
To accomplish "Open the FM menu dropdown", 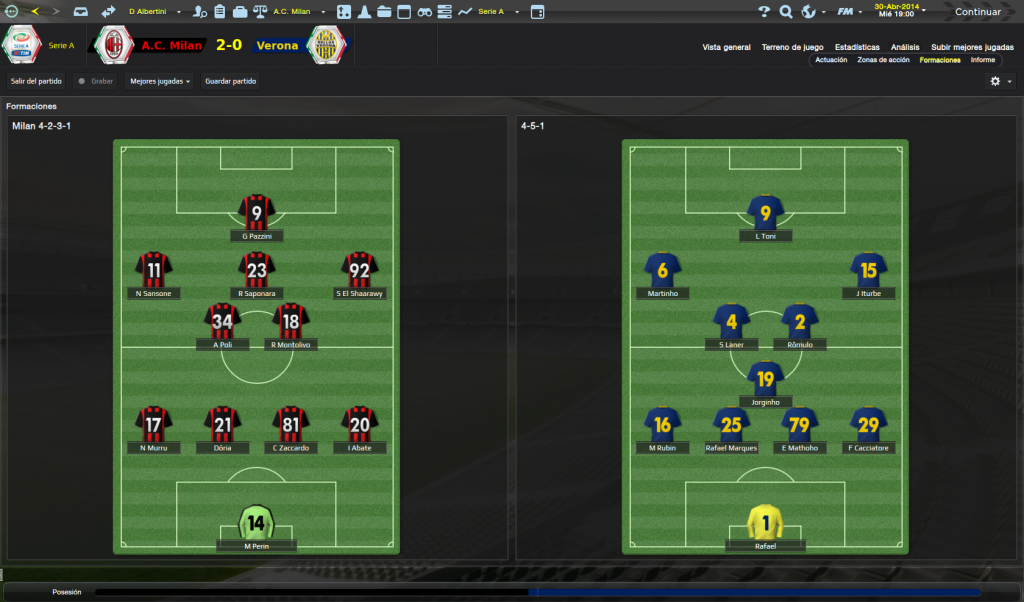I will point(850,12).
